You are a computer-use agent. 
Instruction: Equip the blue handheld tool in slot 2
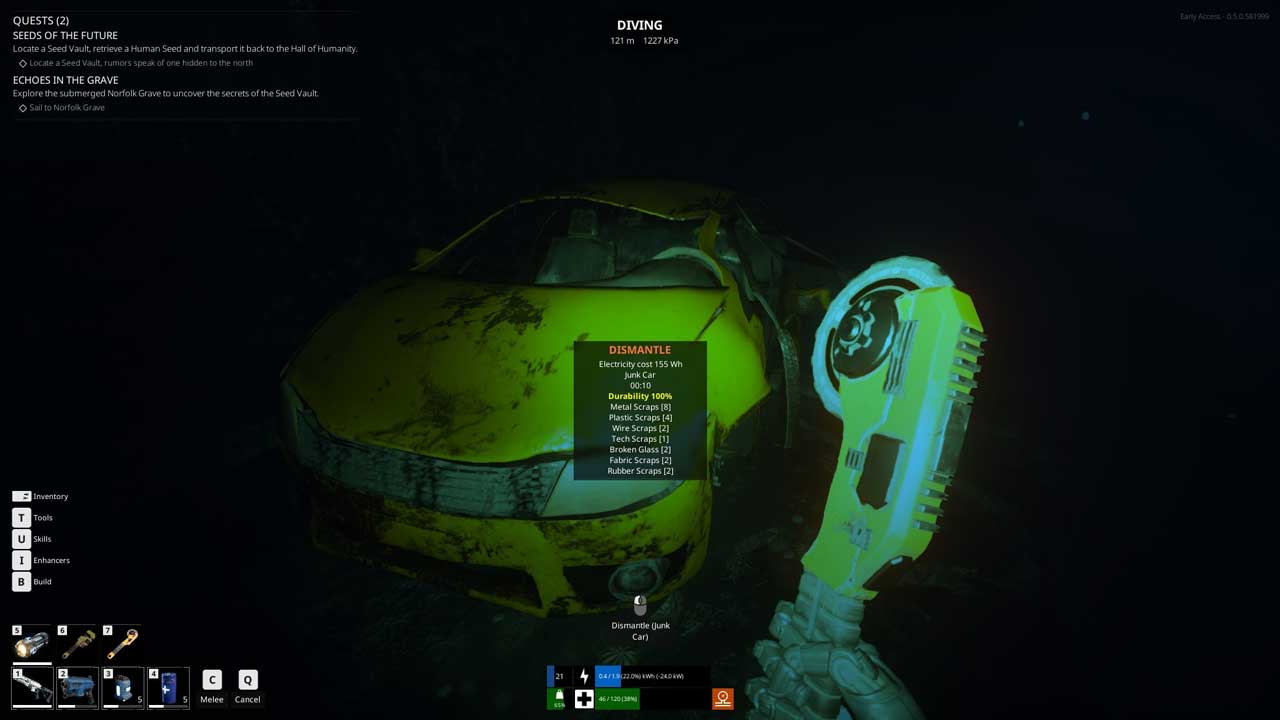click(78, 688)
